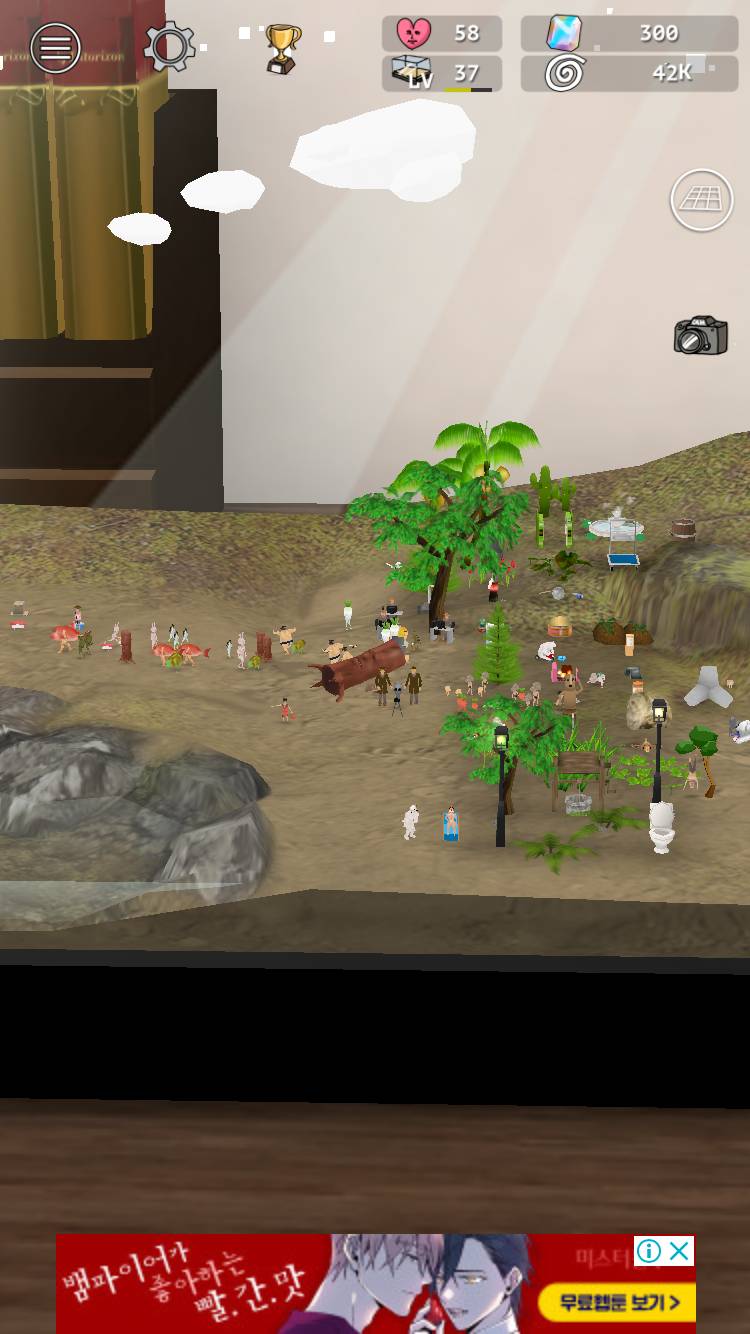Toggle the grid view button
This screenshot has width=750, height=1334.
point(701,200)
